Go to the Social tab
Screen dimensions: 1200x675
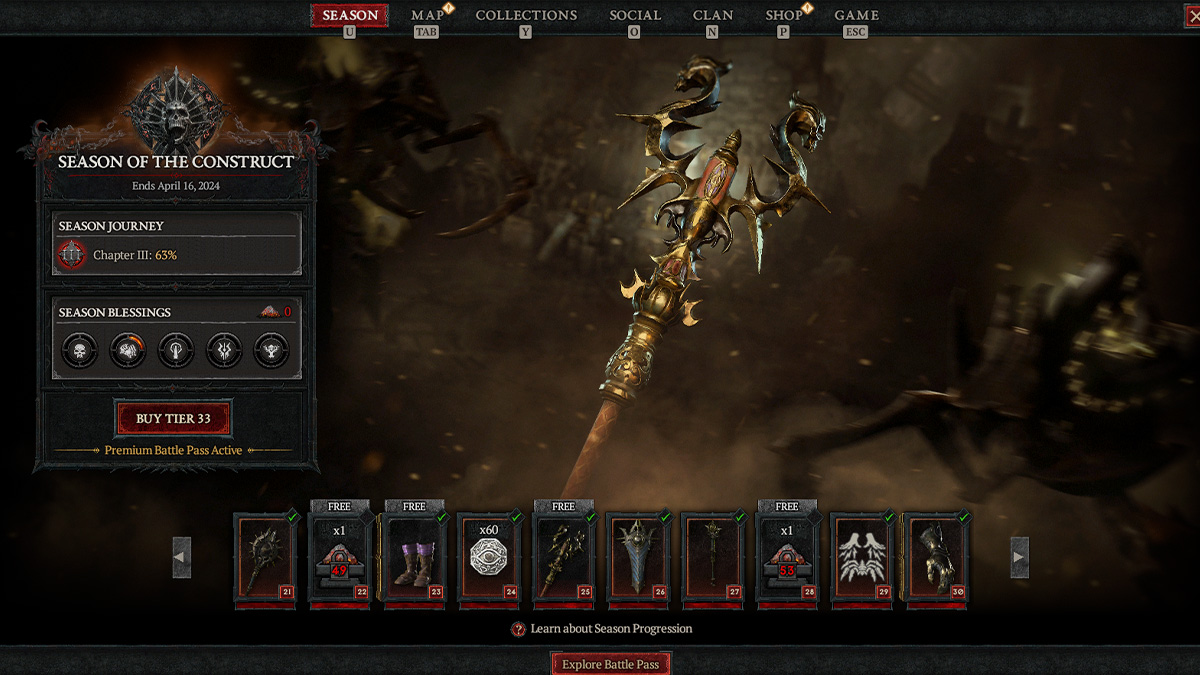click(x=635, y=16)
